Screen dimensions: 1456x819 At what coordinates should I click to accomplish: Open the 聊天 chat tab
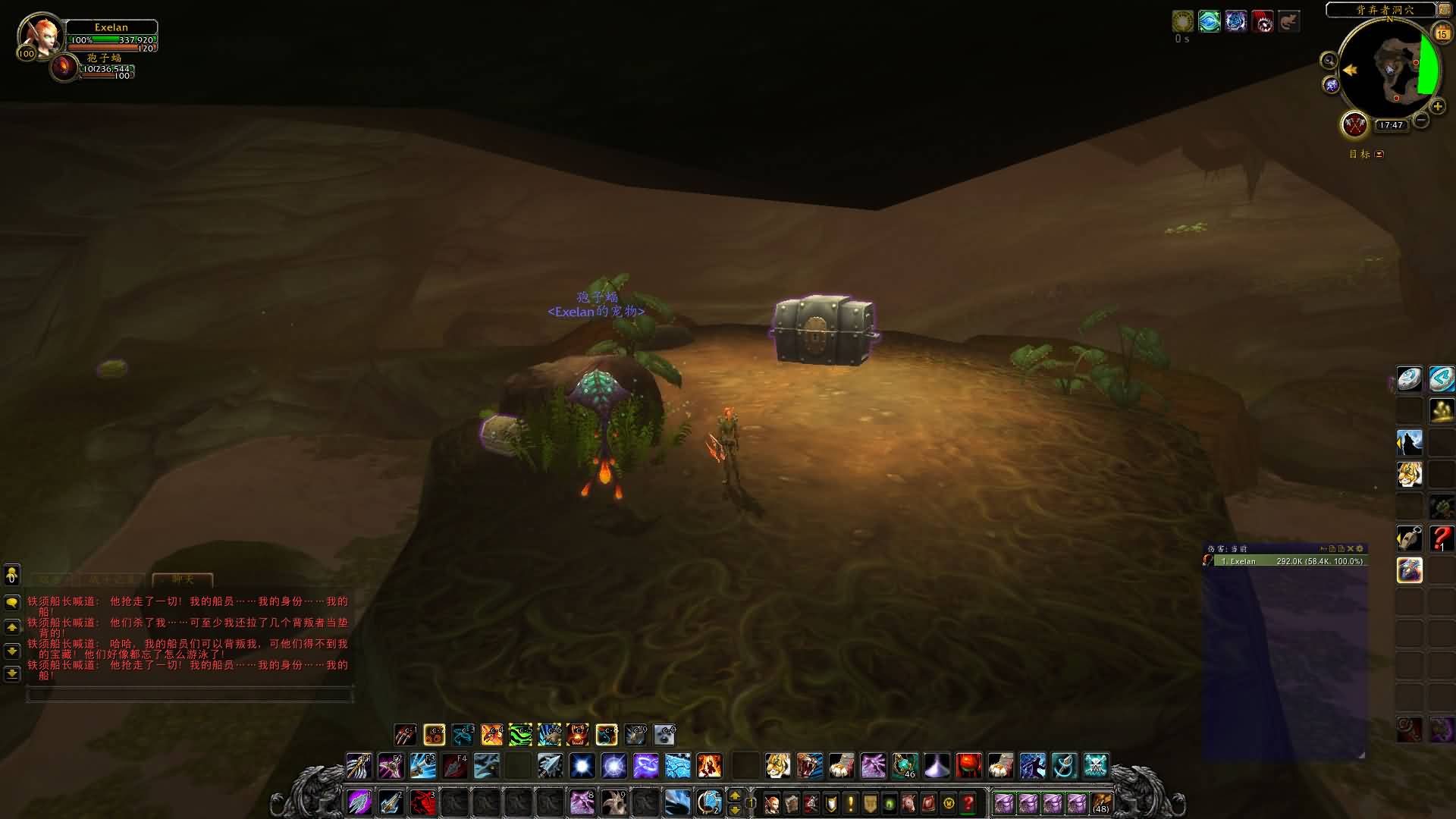[x=183, y=579]
